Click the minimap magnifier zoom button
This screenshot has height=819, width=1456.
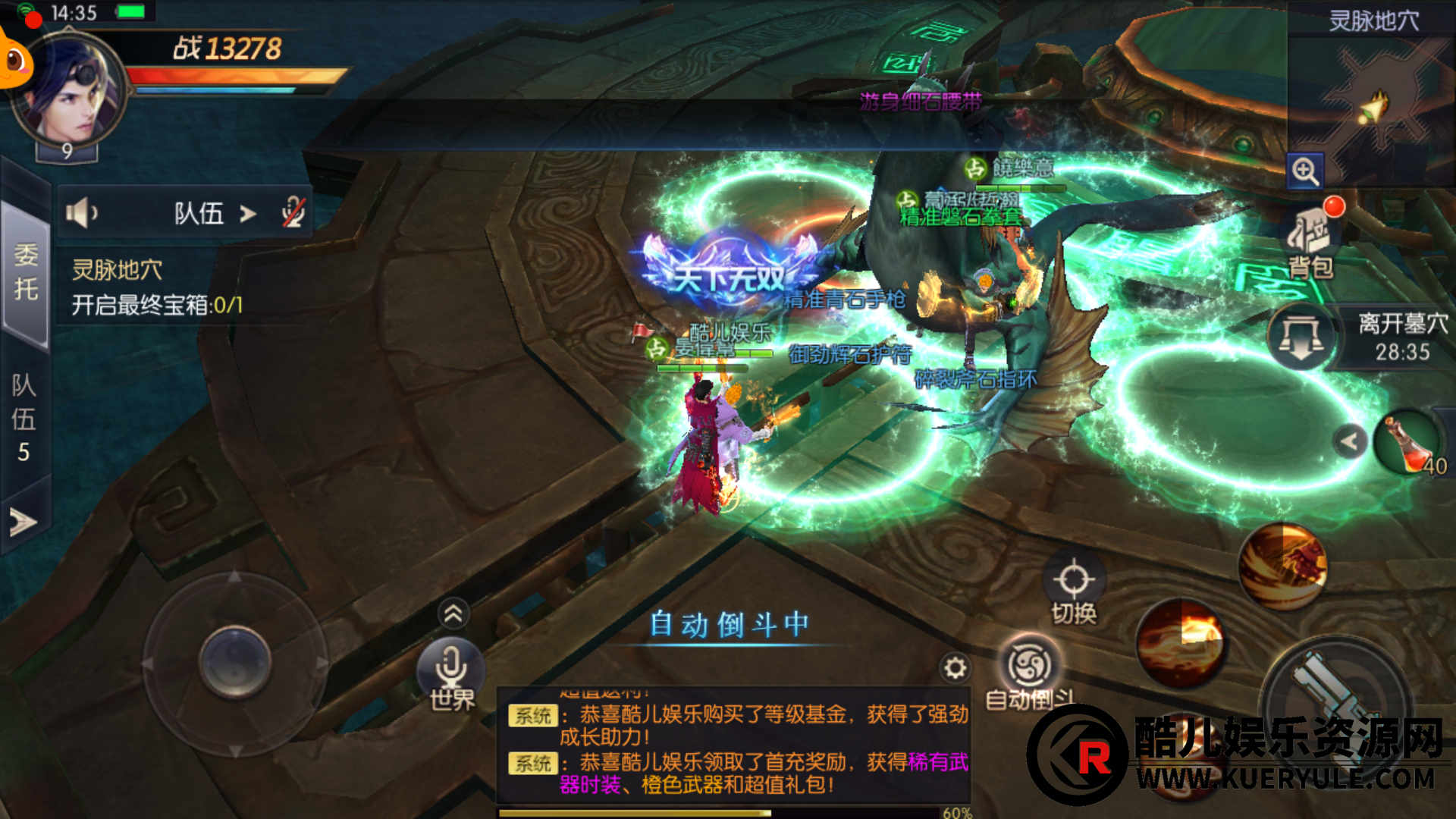pyautogui.click(x=1305, y=171)
